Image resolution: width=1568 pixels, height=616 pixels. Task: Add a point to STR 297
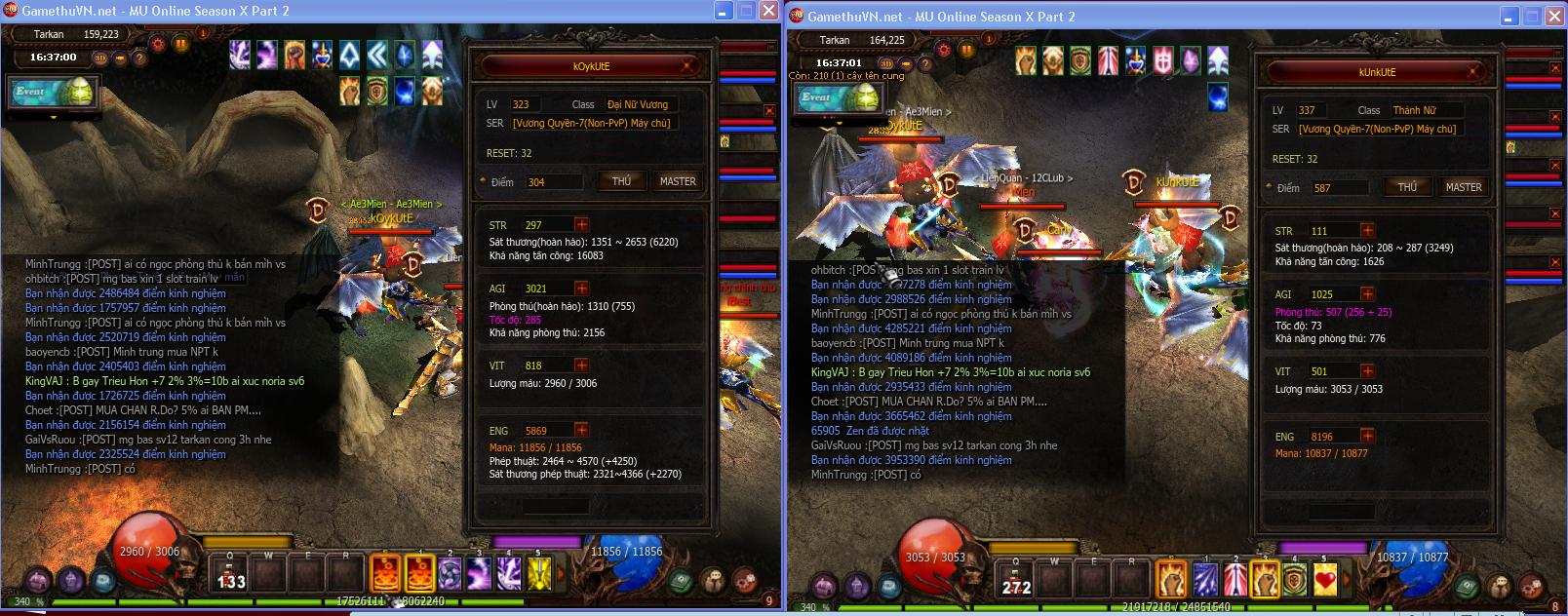click(582, 224)
